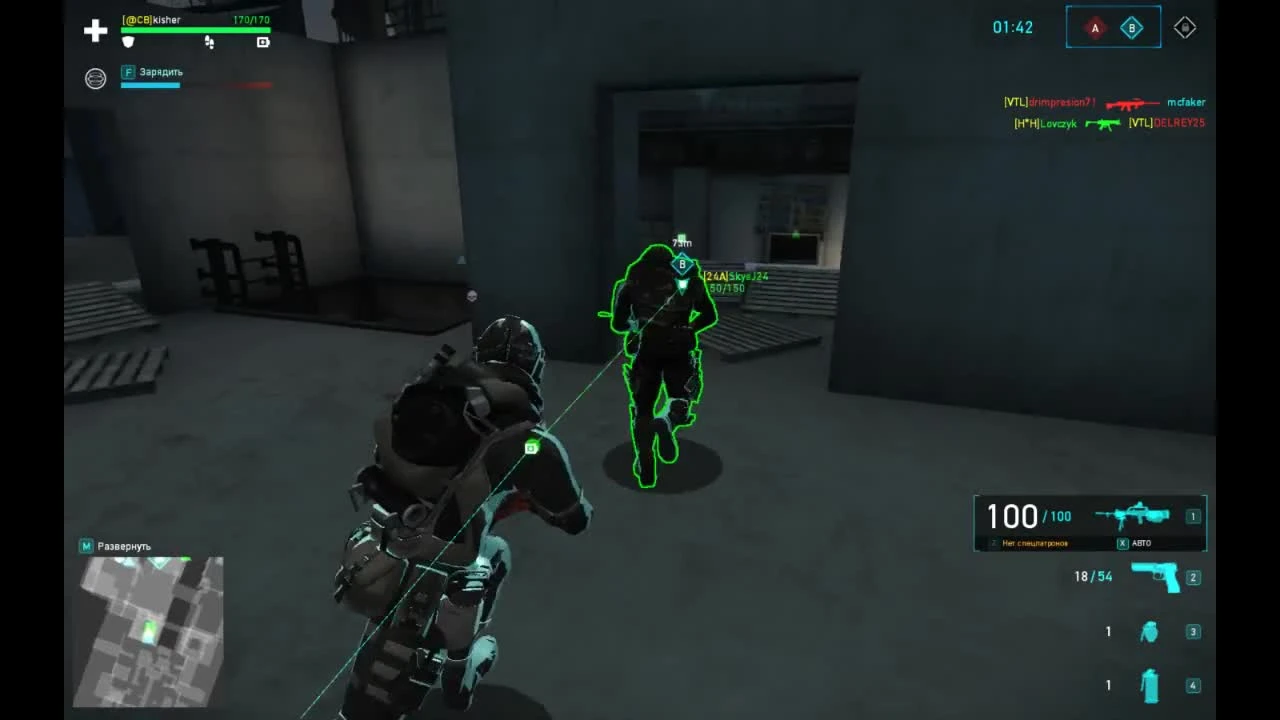Viewport: 1280px width, 720px height.
Task: Select the grenade in slot 3
Action: point(1149,631)
